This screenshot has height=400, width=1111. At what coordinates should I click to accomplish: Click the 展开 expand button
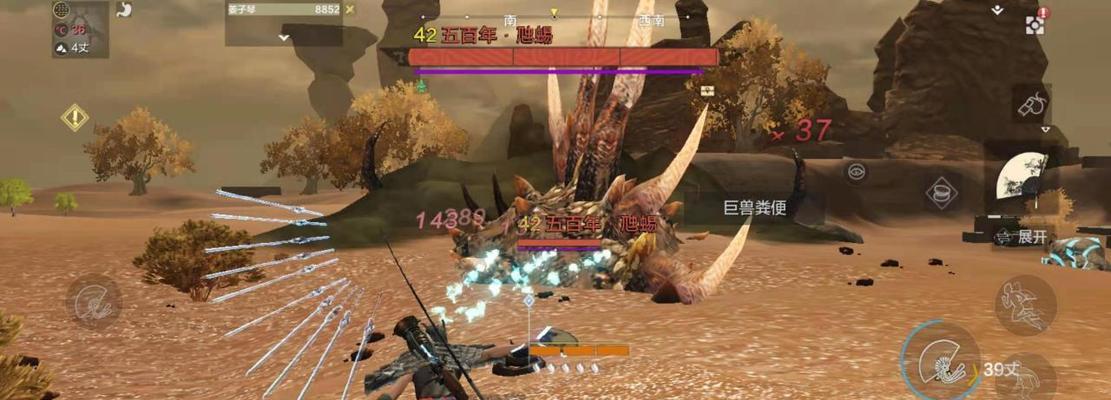(1025, 237)
